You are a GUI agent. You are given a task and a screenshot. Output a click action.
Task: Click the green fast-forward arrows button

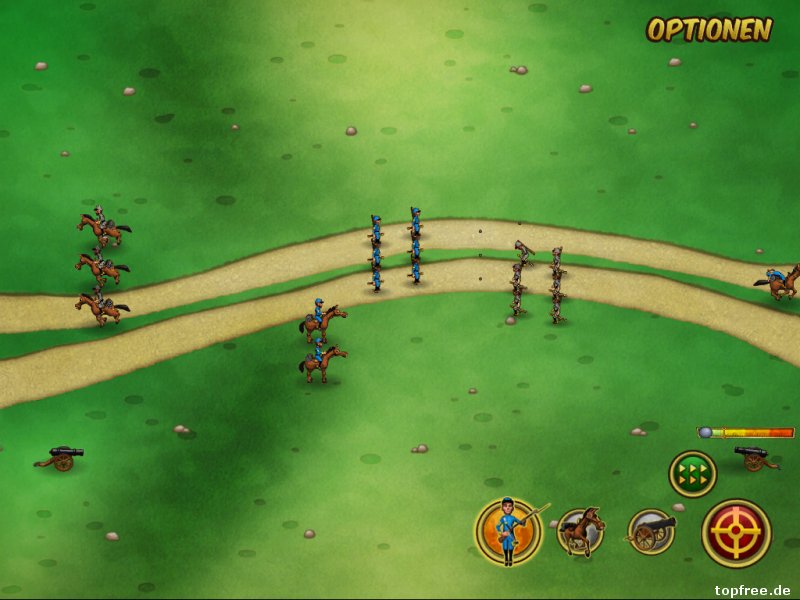(x=692, y=473)
